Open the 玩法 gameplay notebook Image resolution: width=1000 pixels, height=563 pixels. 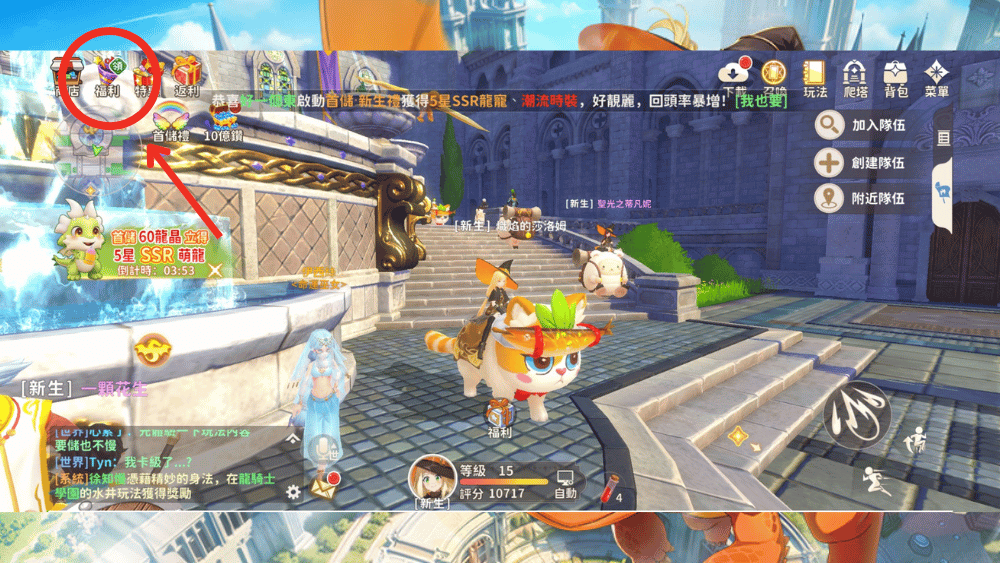pyautogui.click(x=815, y=77)
